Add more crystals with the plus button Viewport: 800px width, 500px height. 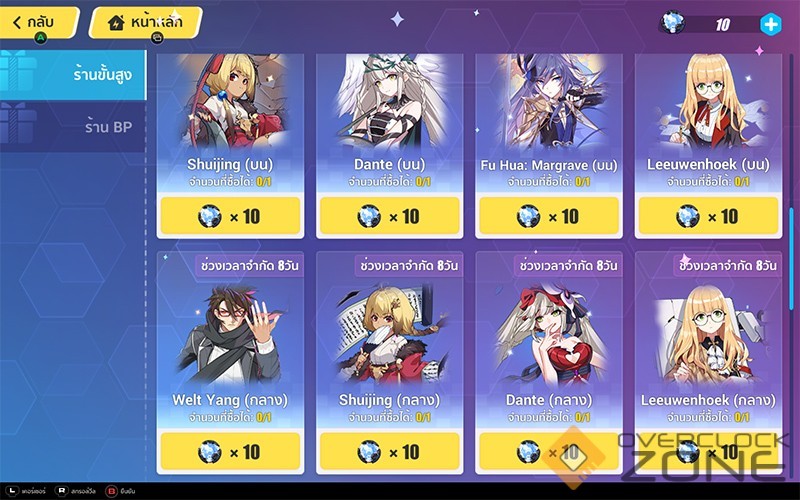[x=769, y=25]
